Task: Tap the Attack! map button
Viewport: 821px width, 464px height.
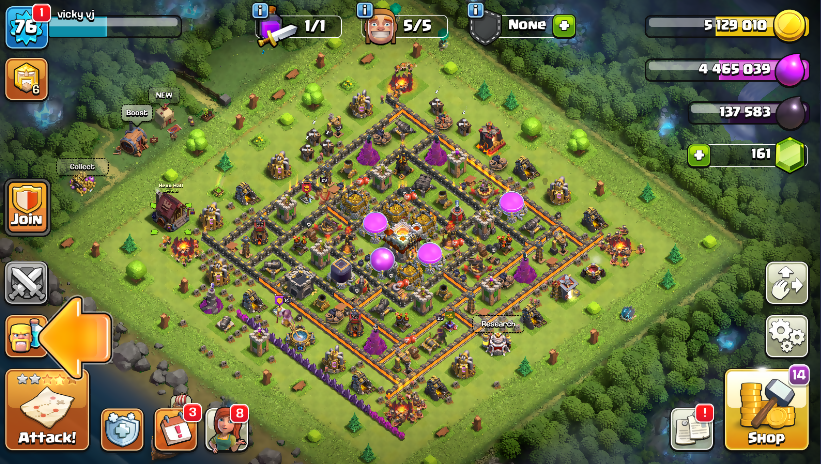Action: click(46, 410)
